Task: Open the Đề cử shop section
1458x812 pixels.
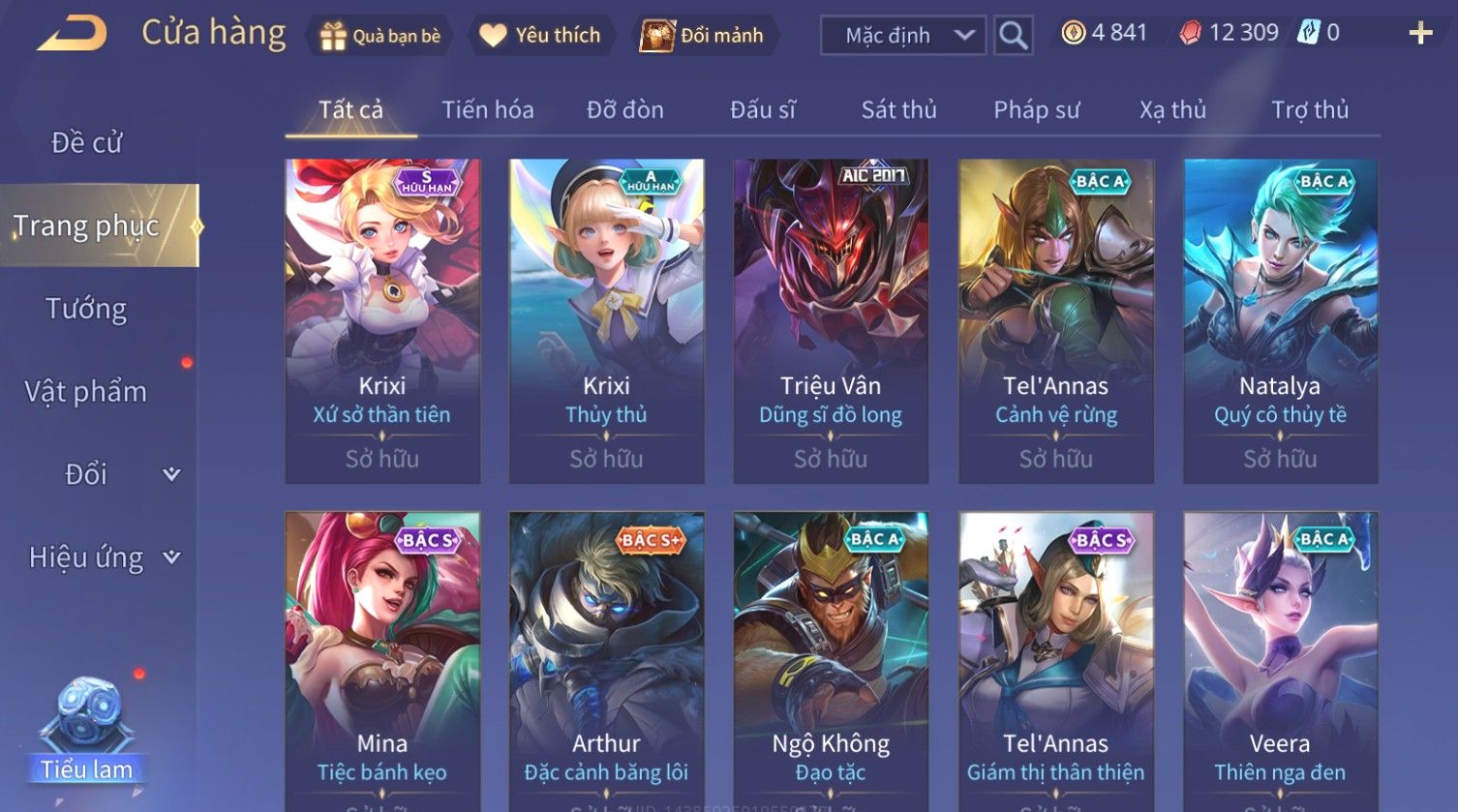Action: [87, 142]
